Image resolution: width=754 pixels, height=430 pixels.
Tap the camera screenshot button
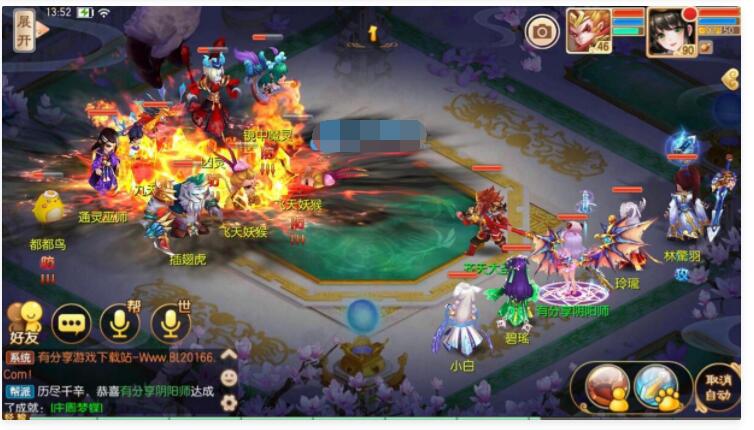[541, 31]
